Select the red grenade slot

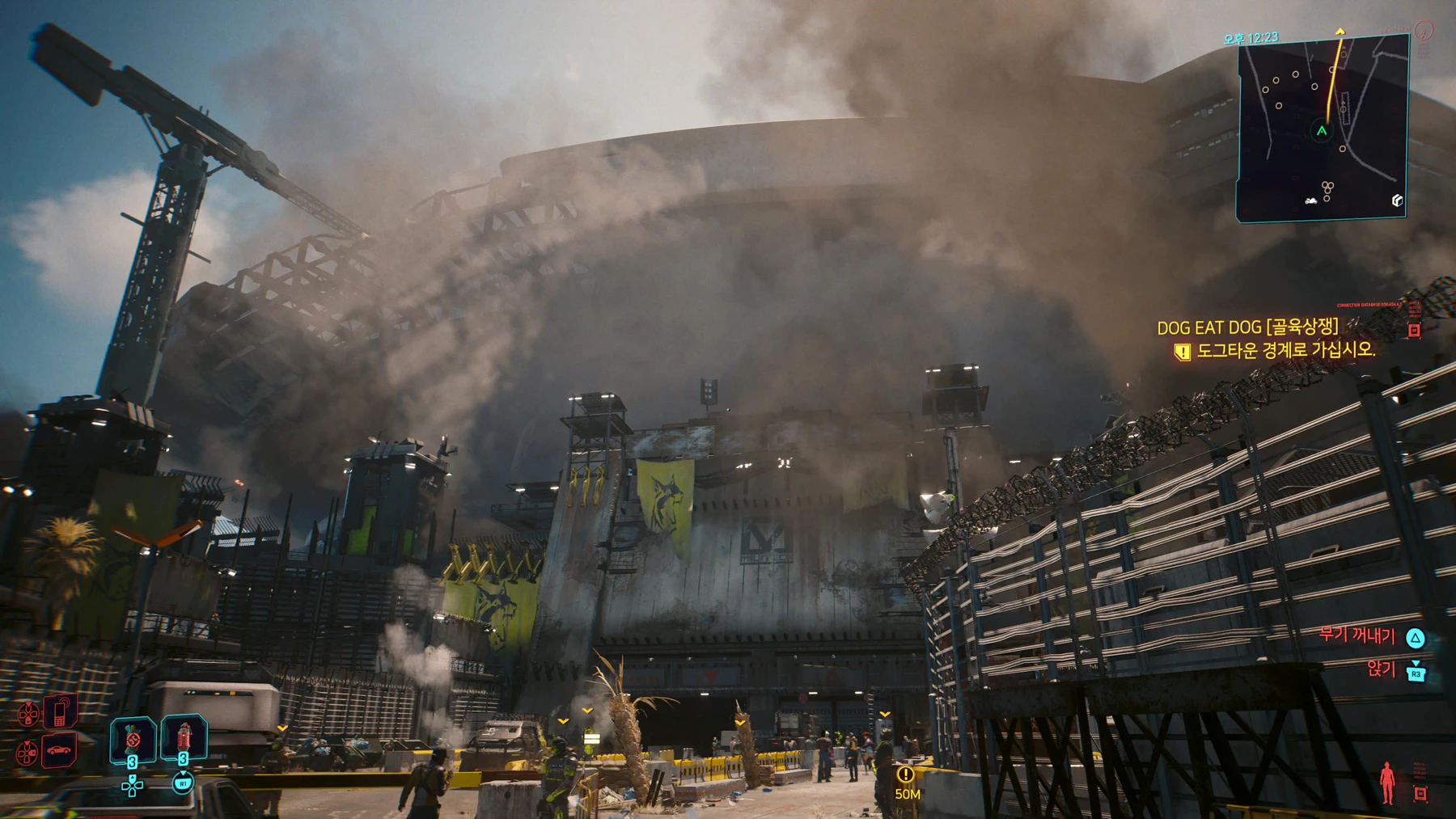(184, 737)
